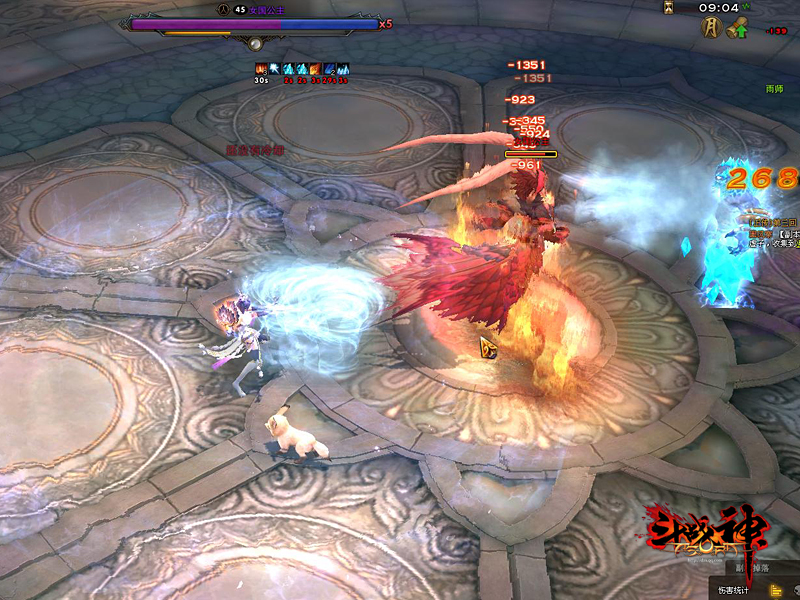Image resolution: width=800 pixels, height=600 pixels.
Task: Open the scroll with green arrow icon
Action: click(x=738, y=29)
